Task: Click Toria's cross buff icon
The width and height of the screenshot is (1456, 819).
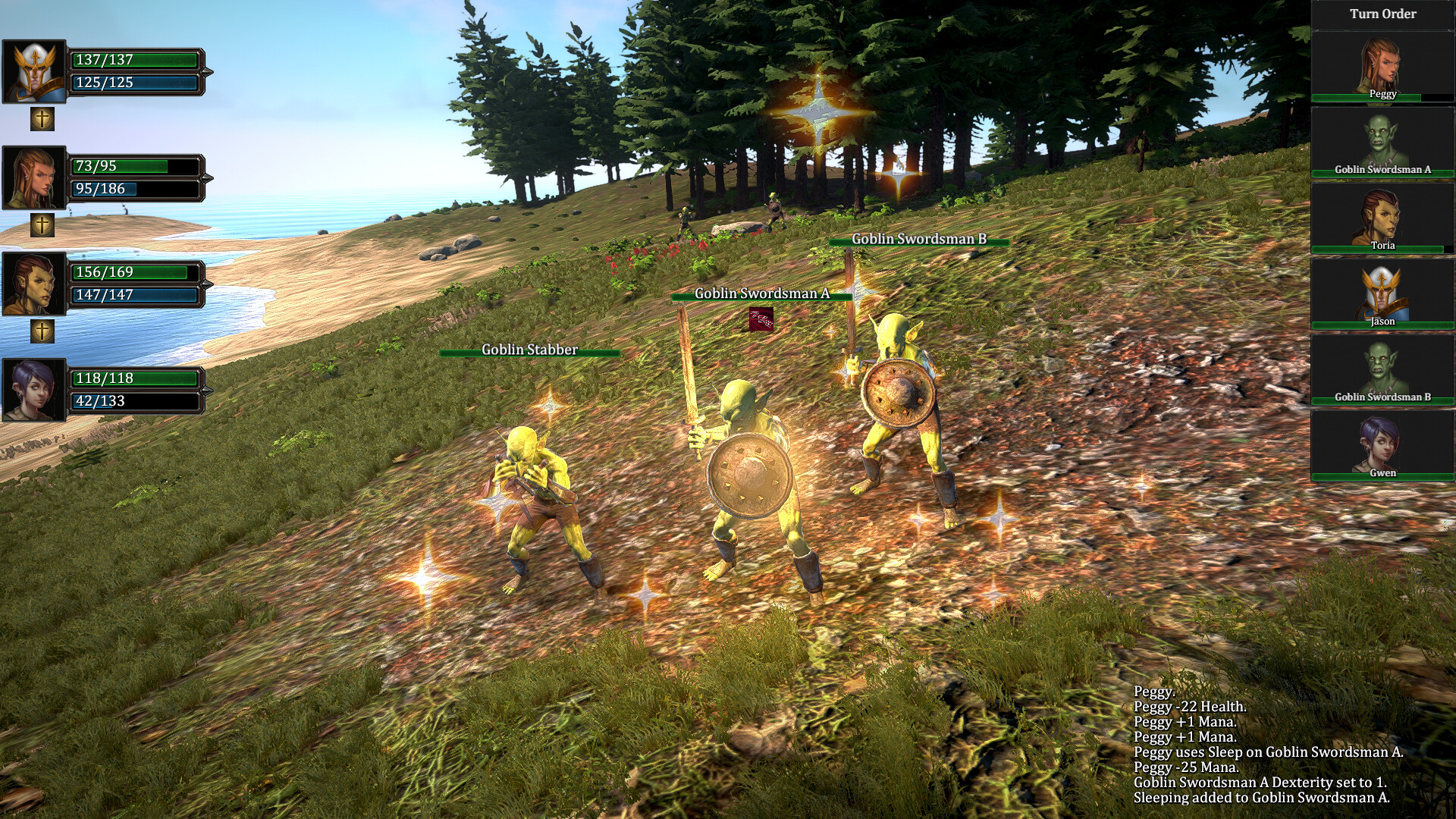Action: (x=42, y=331)
